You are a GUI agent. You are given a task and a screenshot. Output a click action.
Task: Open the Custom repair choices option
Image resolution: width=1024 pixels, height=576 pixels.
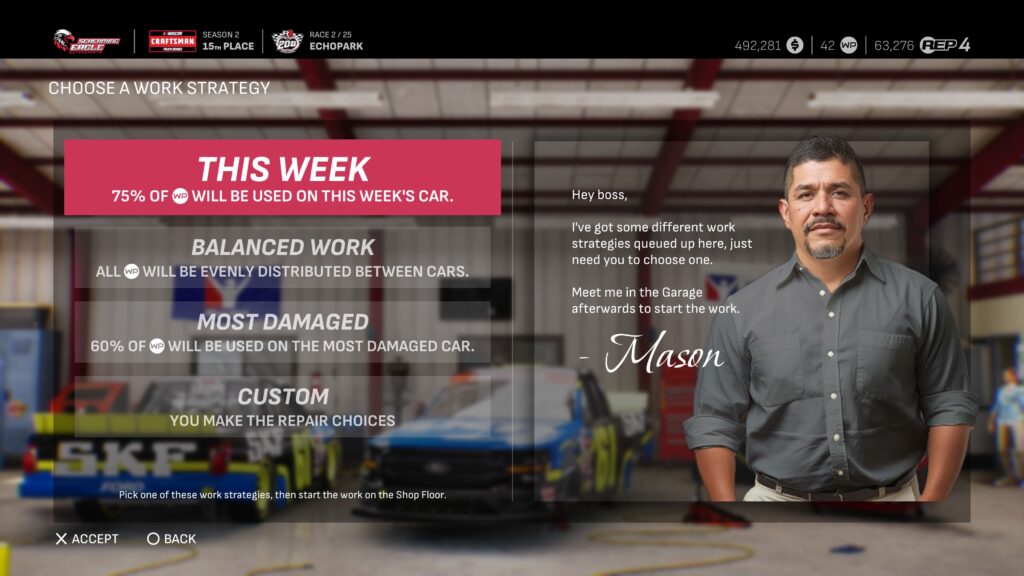click(282, 407)
